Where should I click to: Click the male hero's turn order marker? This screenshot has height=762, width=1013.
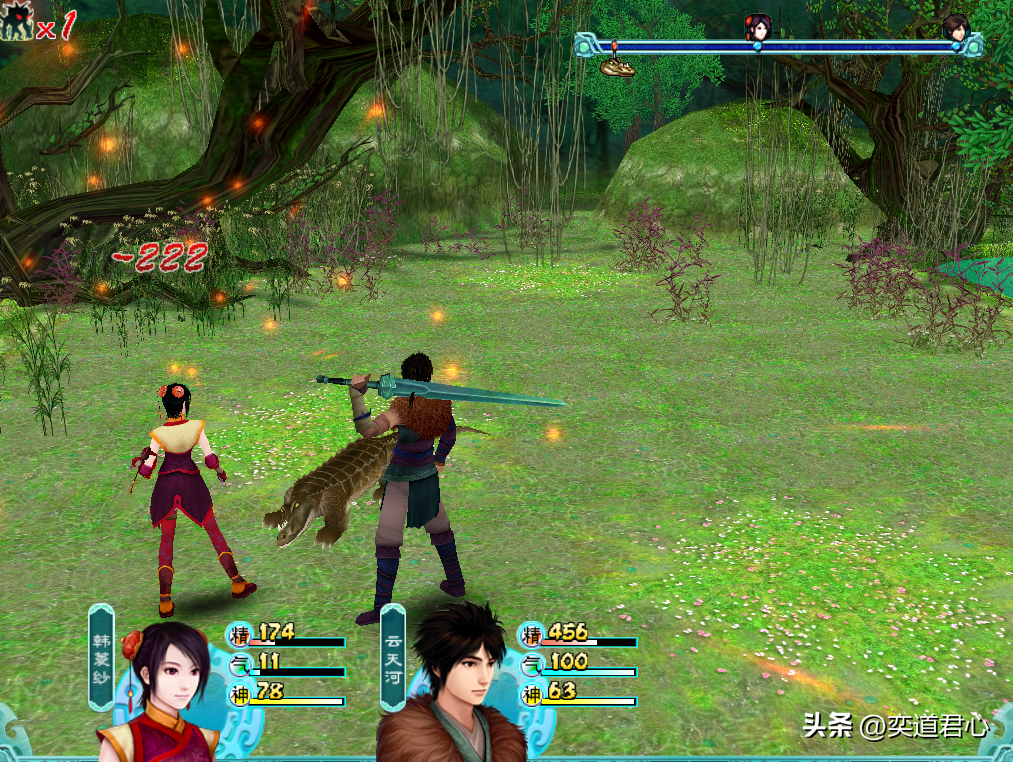(956, 27)
